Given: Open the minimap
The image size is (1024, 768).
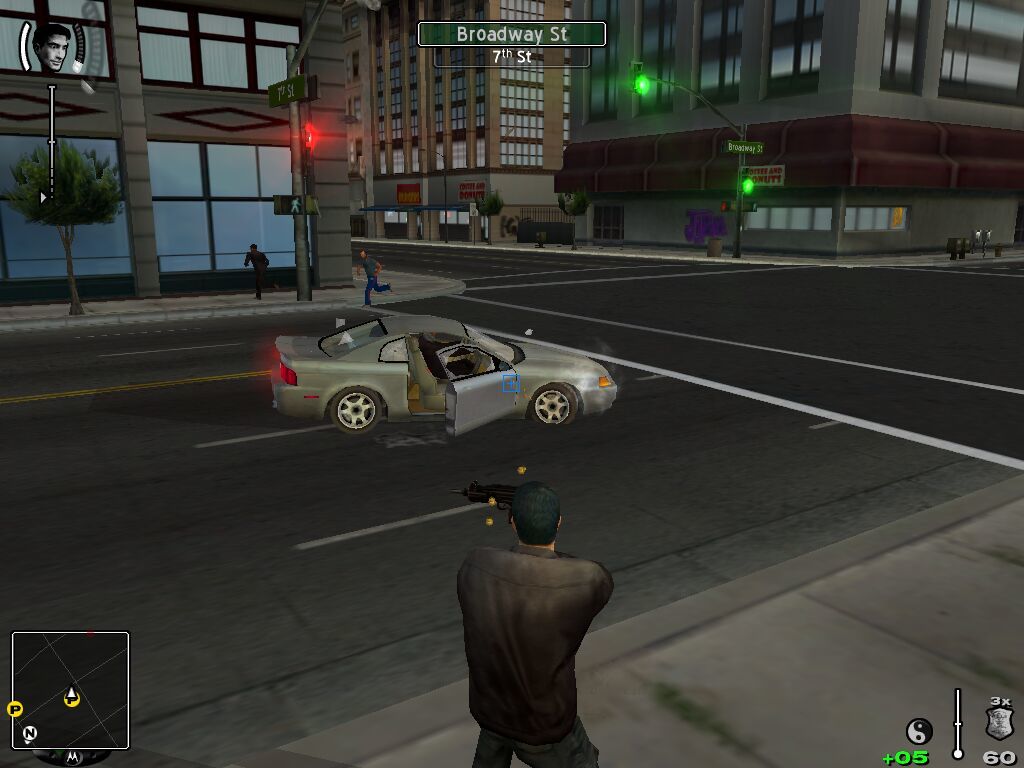Looking at the screenshot, I should pyautogui.click(x=70, y=690).
